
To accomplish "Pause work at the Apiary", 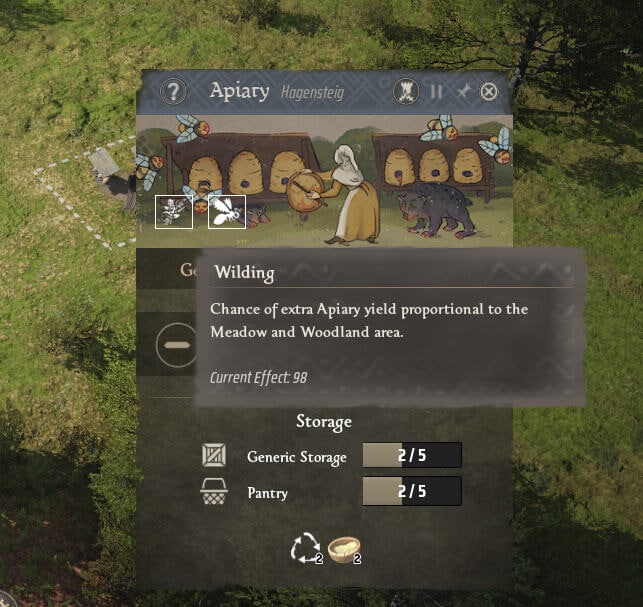I will pos(436,92).
